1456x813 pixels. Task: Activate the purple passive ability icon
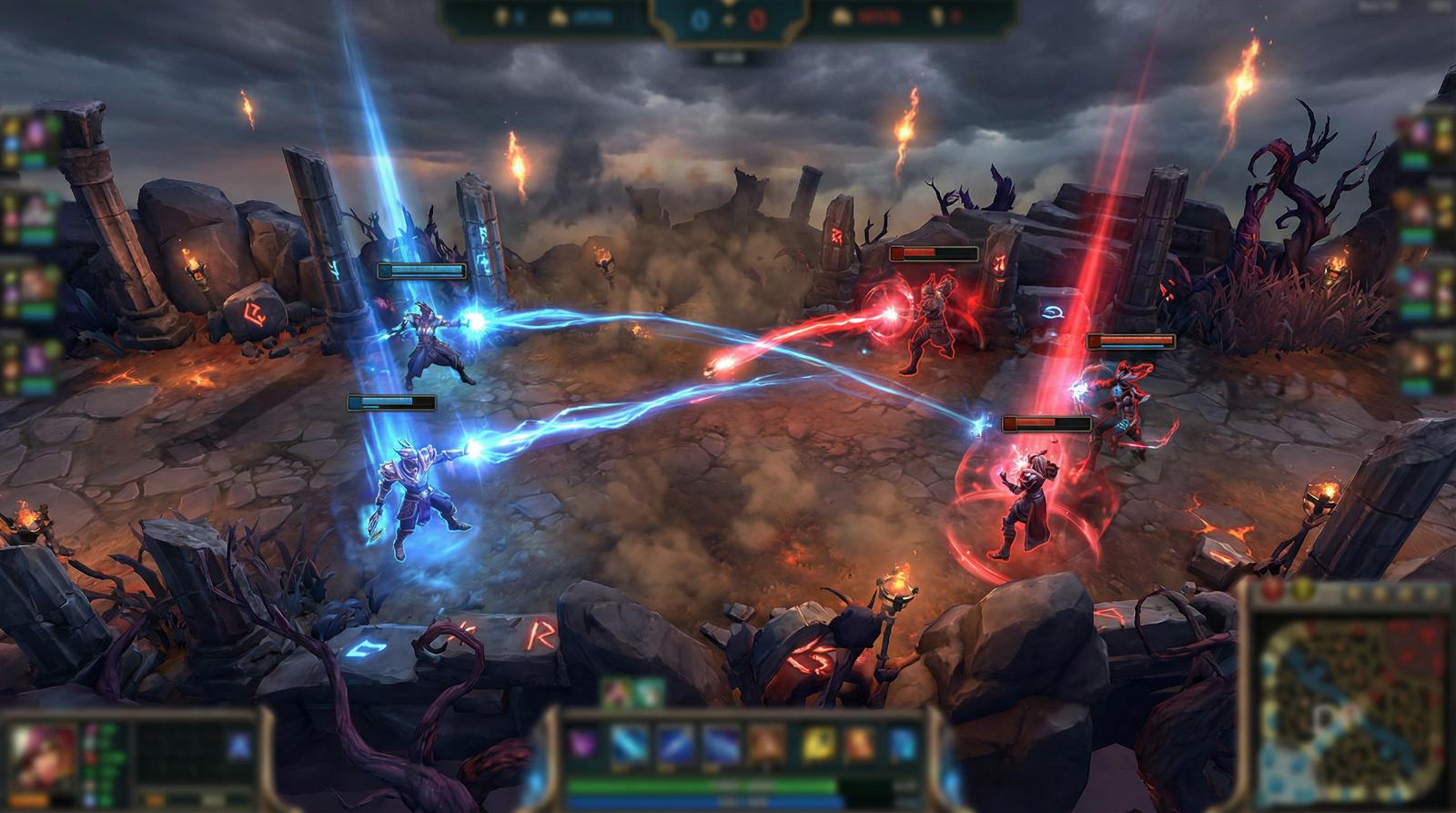pos(581,743)
